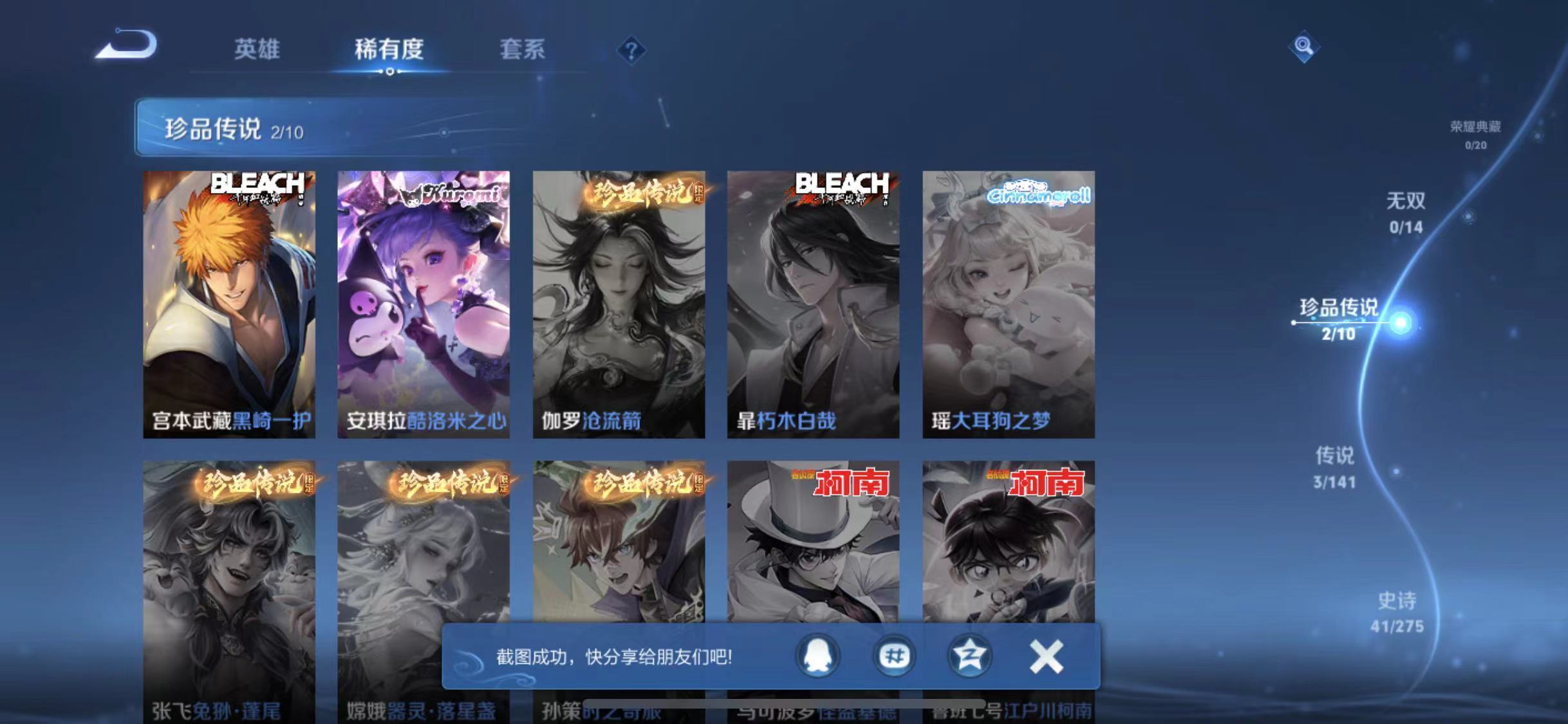Share the screenshot via QQ penguin icon
This screenshot has width=1568, height=724.
[817, 656]
